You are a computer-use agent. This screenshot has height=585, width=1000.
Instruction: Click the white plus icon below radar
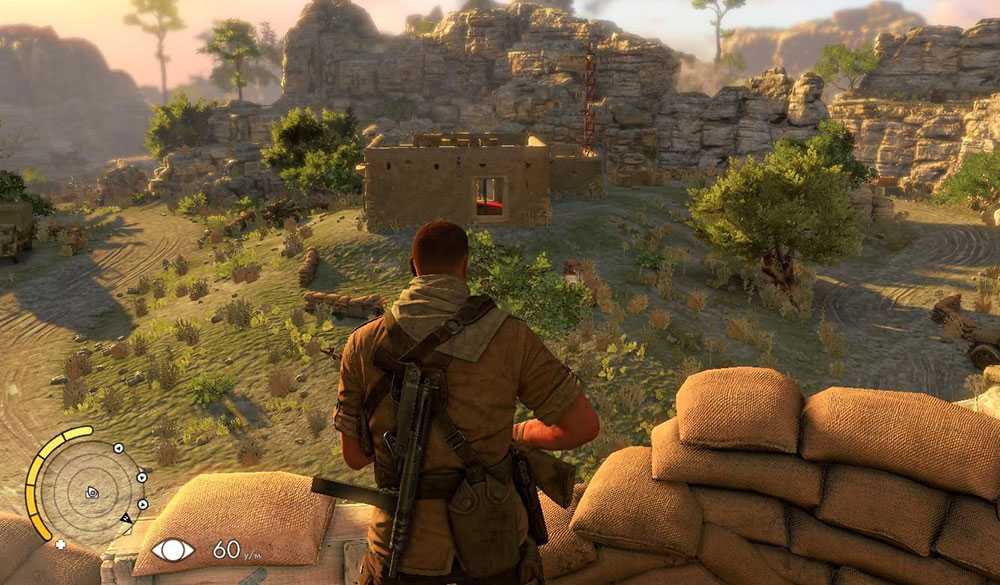tap(60, 545)
